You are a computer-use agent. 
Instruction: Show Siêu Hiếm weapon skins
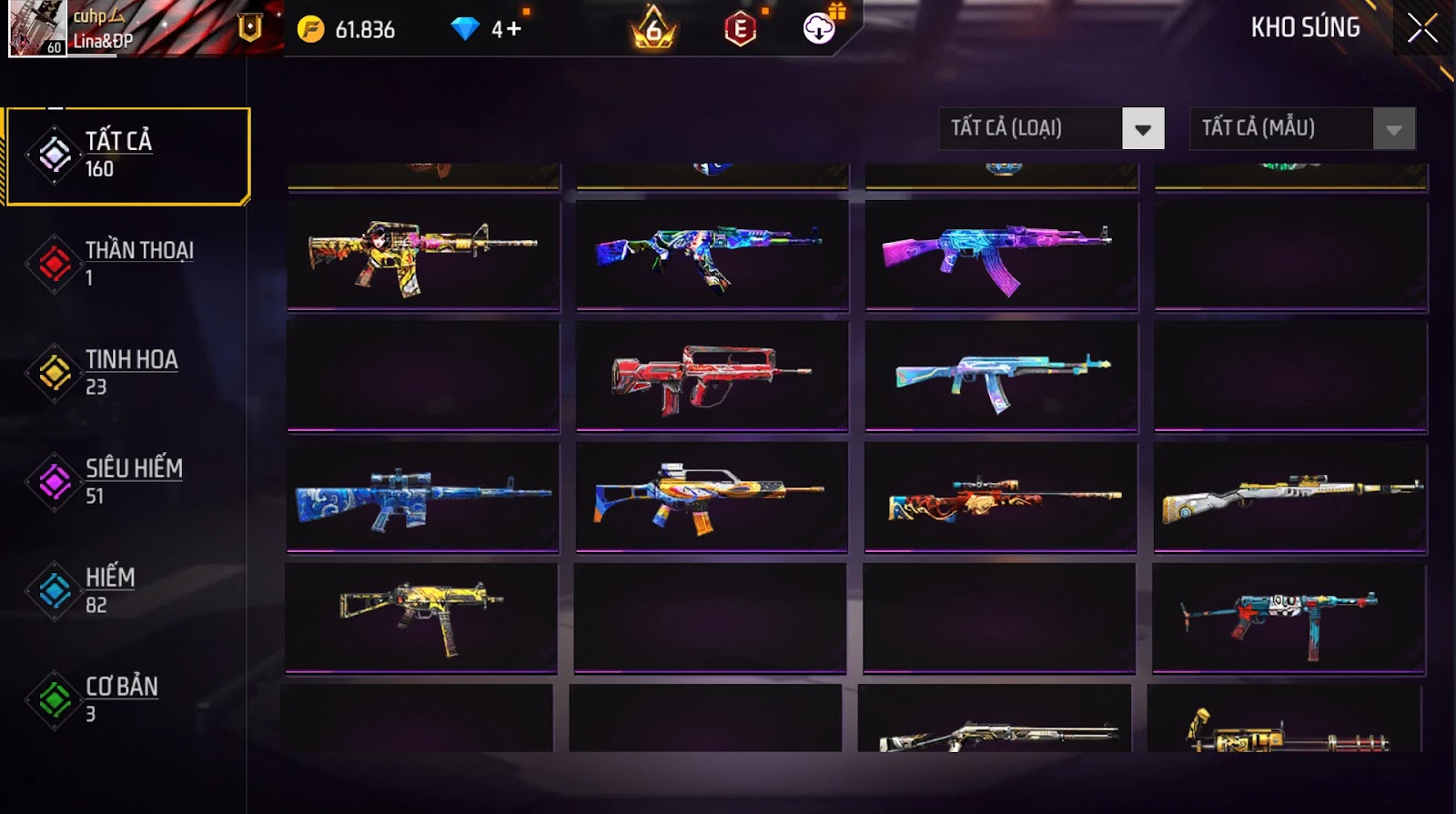[x=127, y=481]
